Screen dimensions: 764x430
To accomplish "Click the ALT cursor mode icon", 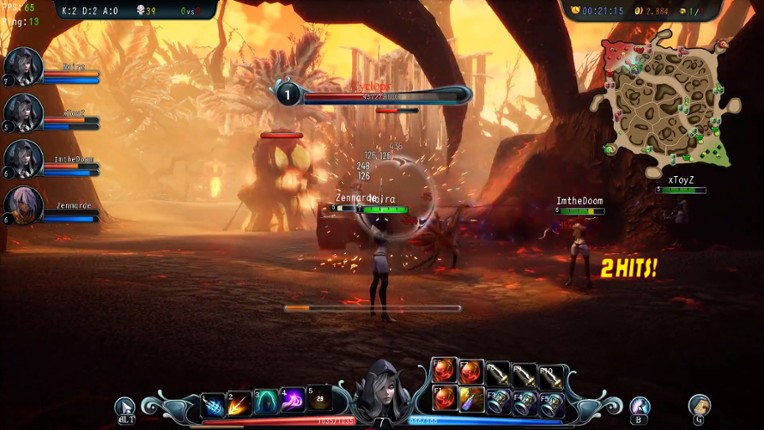I will tap(125, 408).
